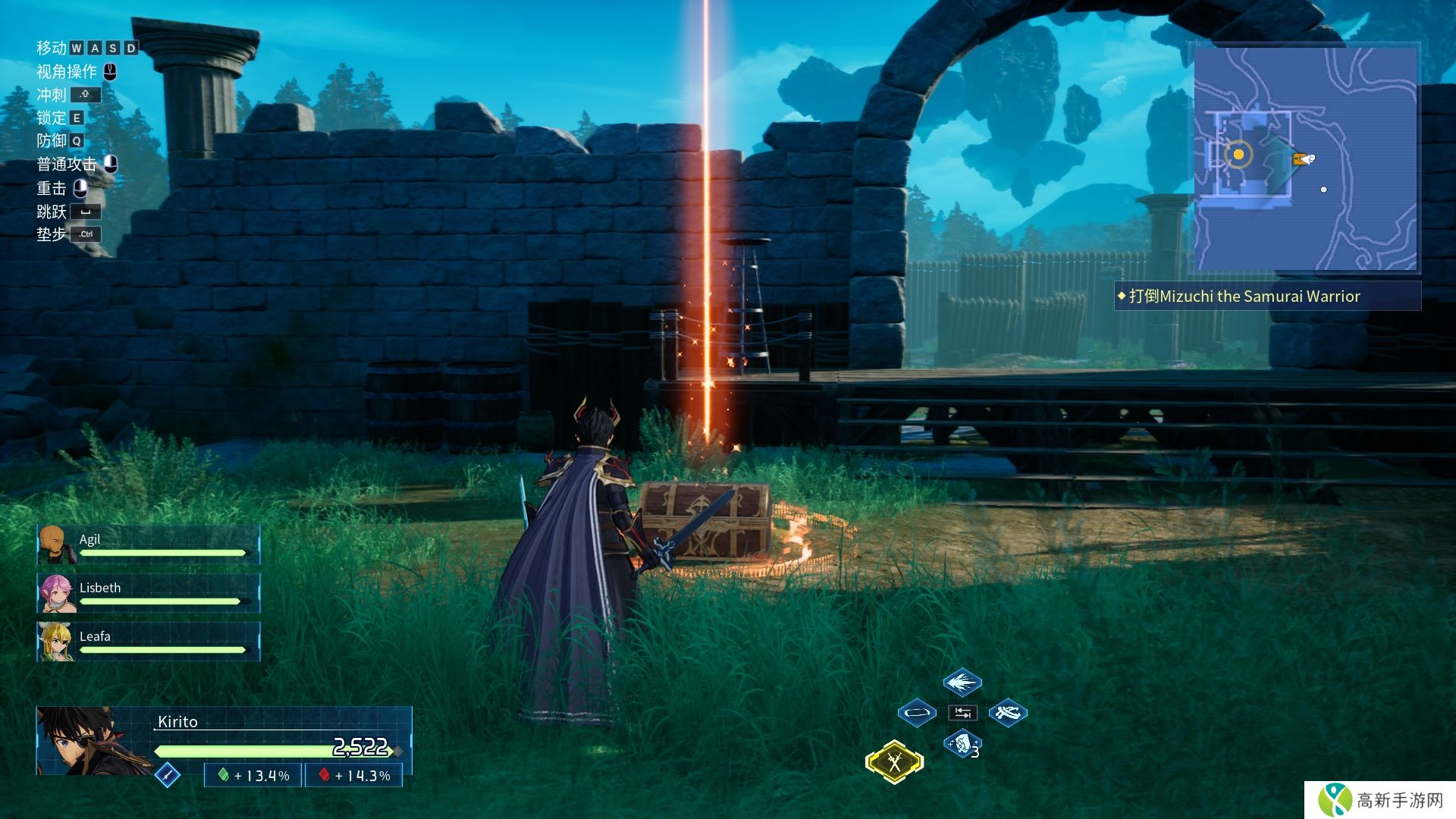
Task: Activate the burst slash skill icon
Action: [962, 682]
